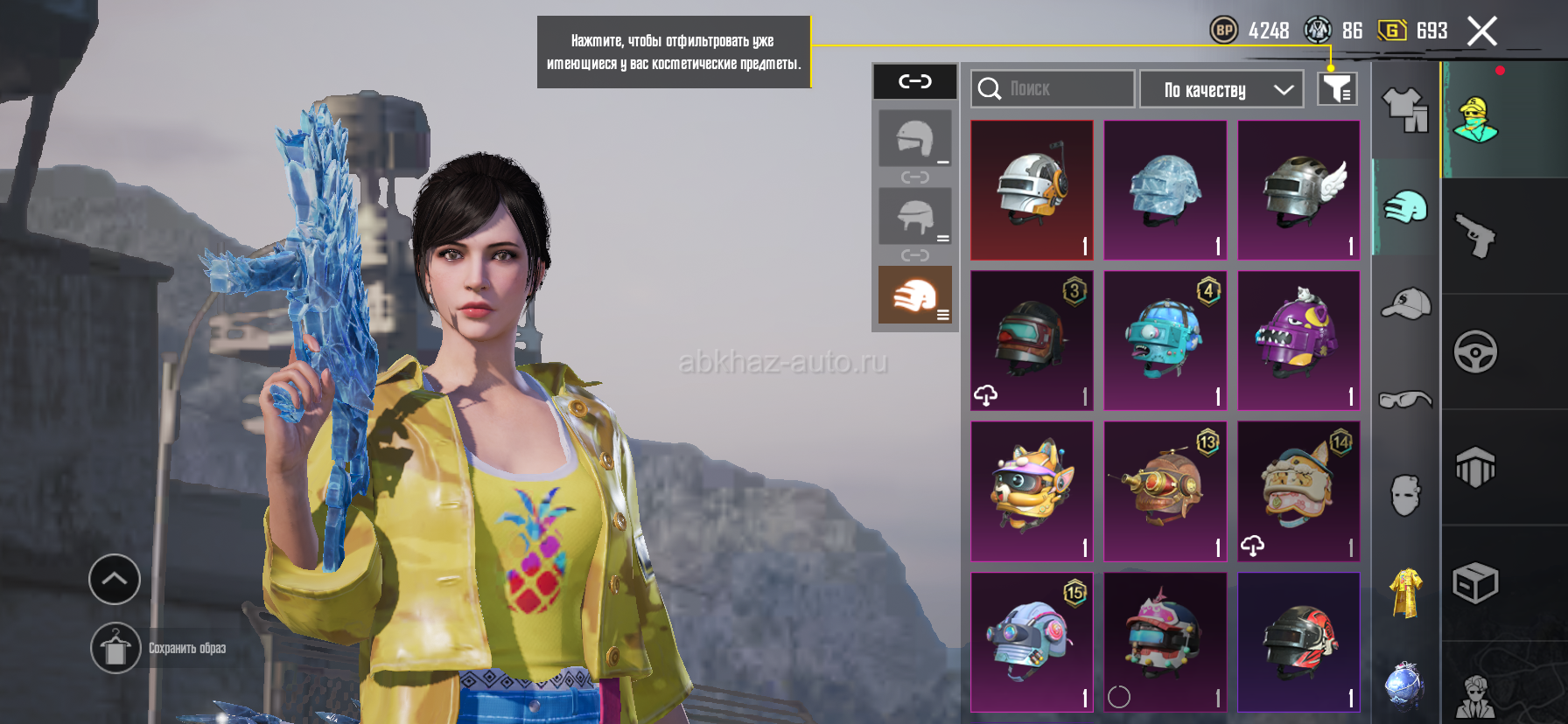
Task: Open the steering wheel vehicle skins tab
Action: click(1475, 352)
